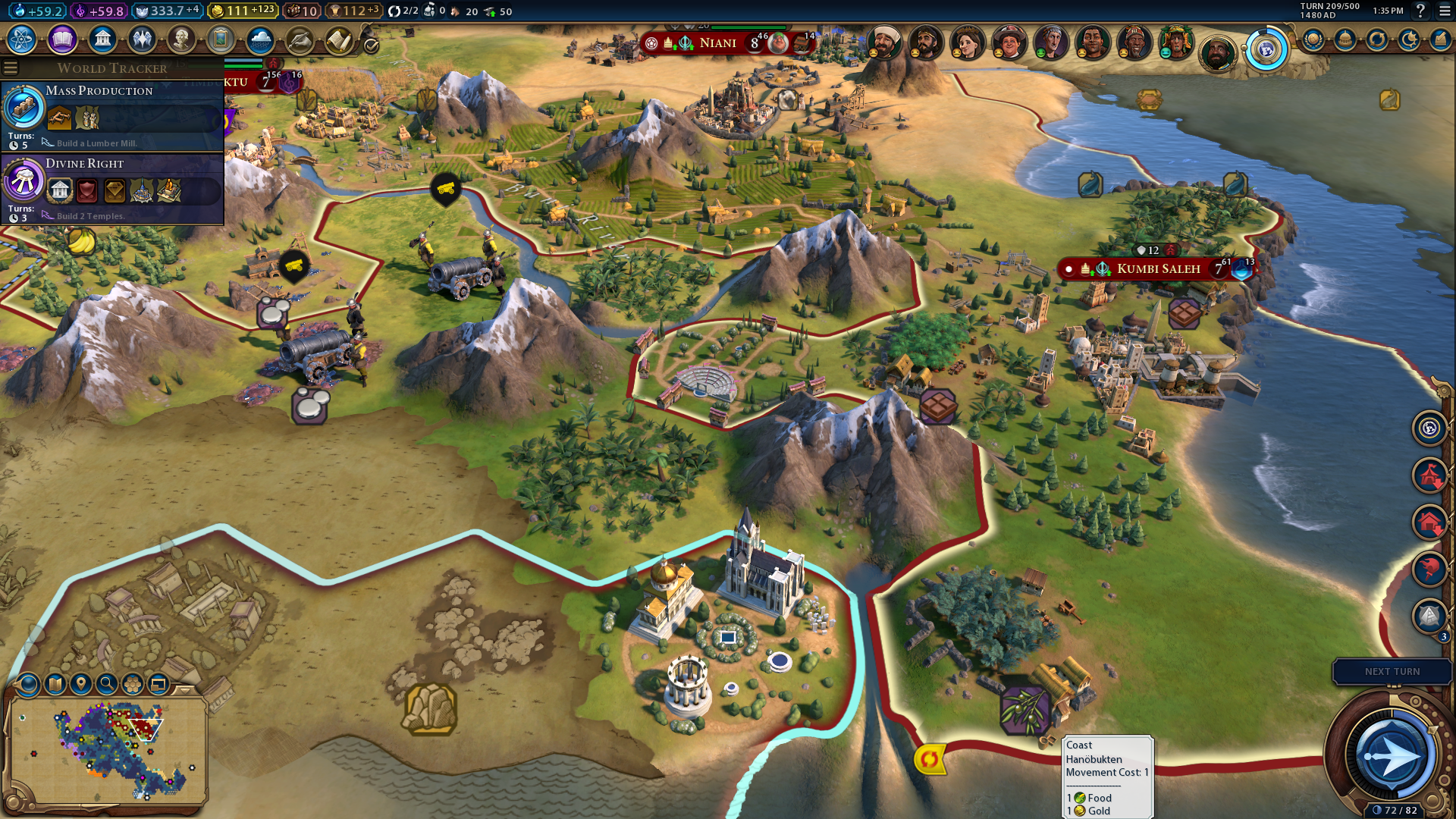Viewport: 1456px width, 819px height.
Task: Open the main game menu hamburger icon
Action: [1445, 11]
